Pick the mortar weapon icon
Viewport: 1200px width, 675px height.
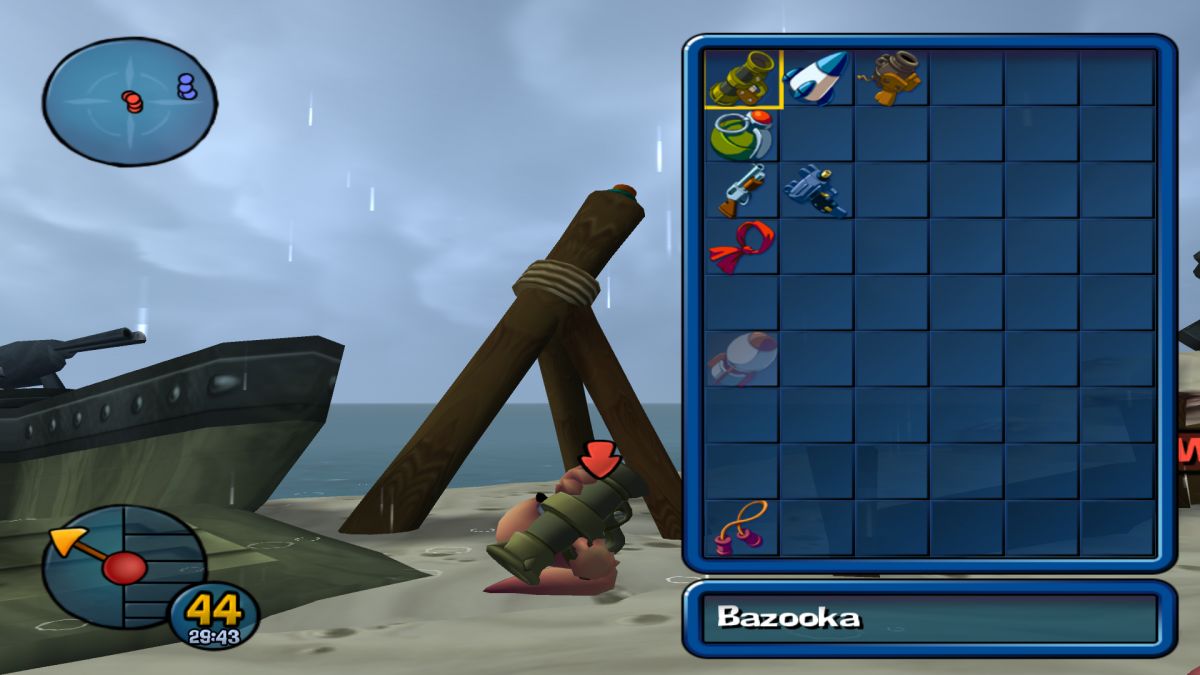tap(891, 78)
